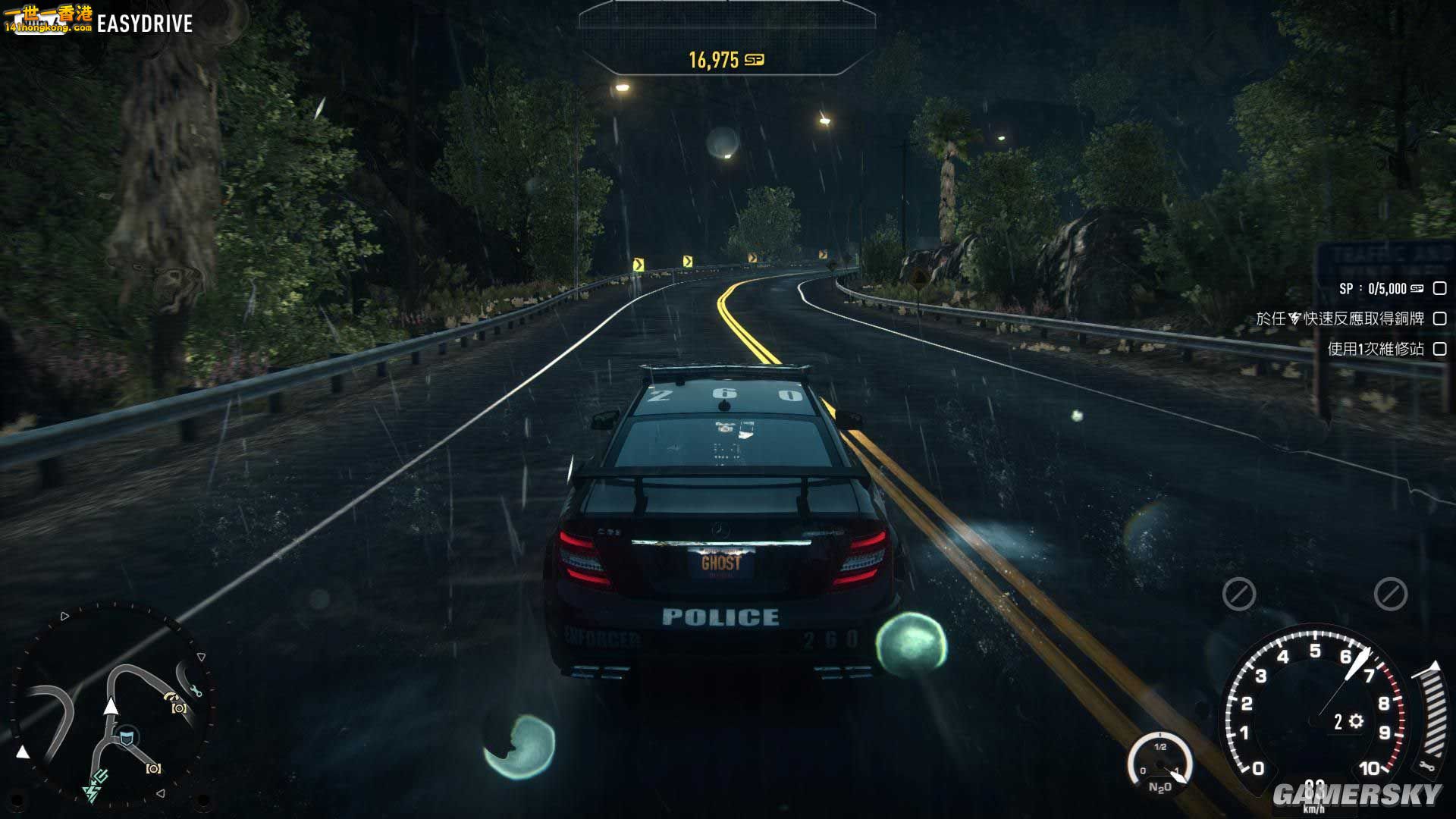This screenshot has height=819, width=1456.
Task: Select the blue player shield icon on minimap
Action: [x=126, y=736]
